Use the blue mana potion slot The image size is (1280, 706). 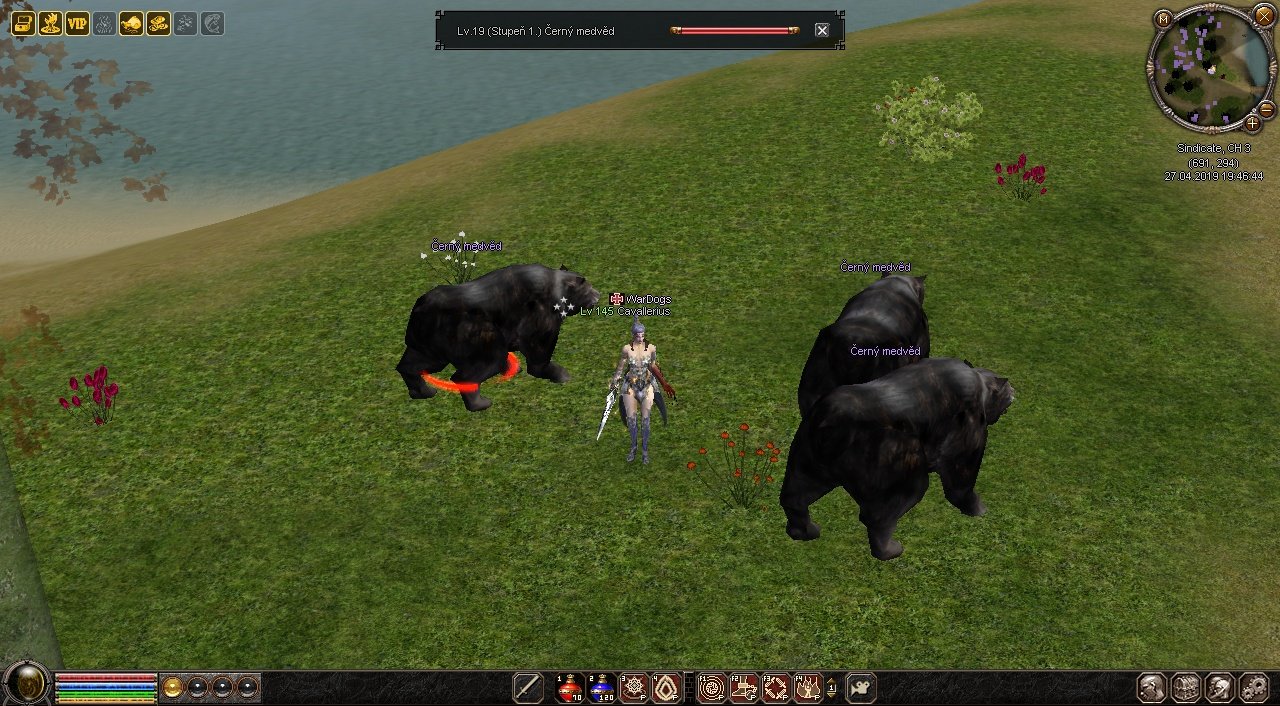point(602,688)
